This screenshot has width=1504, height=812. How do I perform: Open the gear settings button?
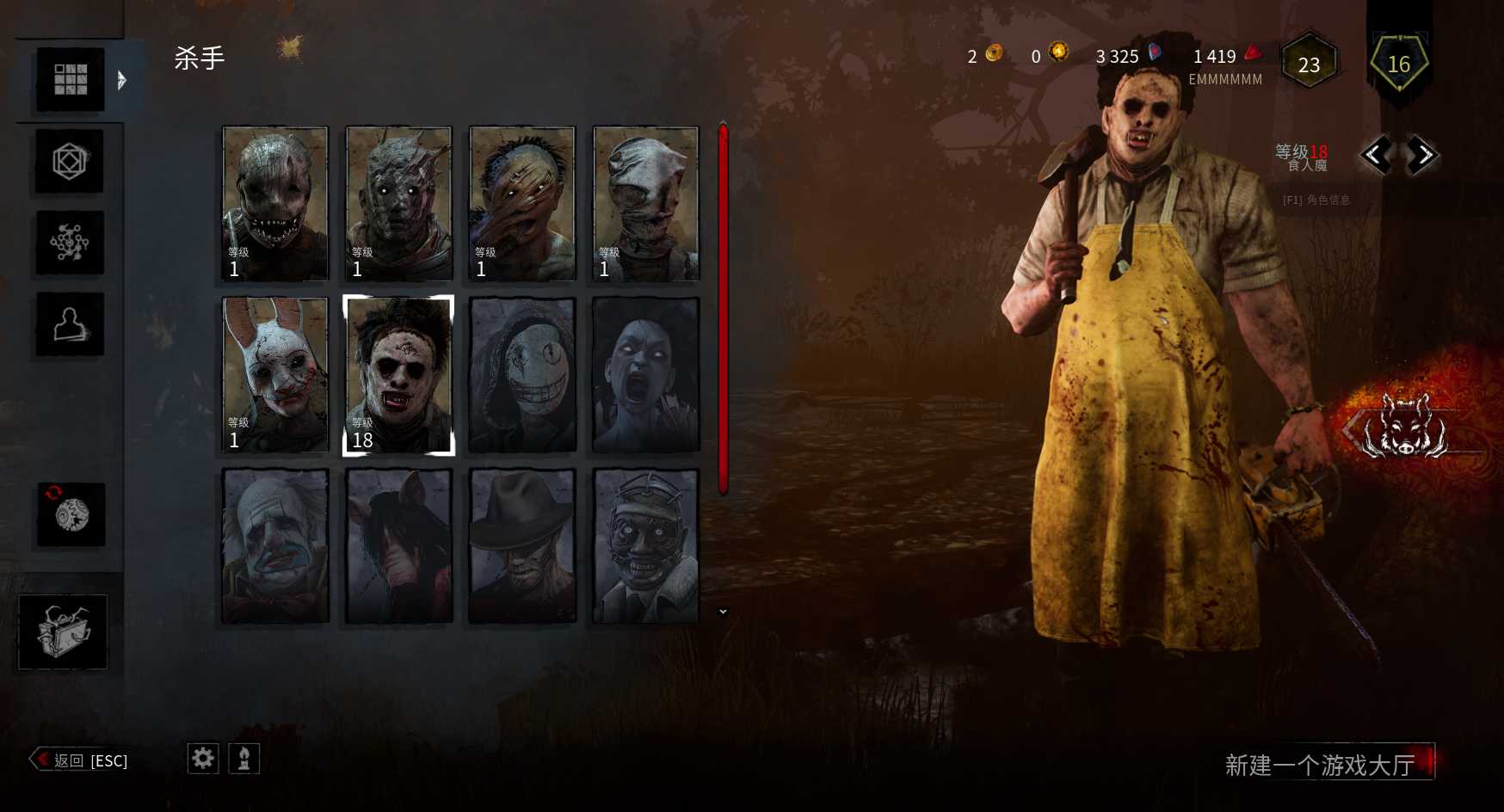[203, 759]
